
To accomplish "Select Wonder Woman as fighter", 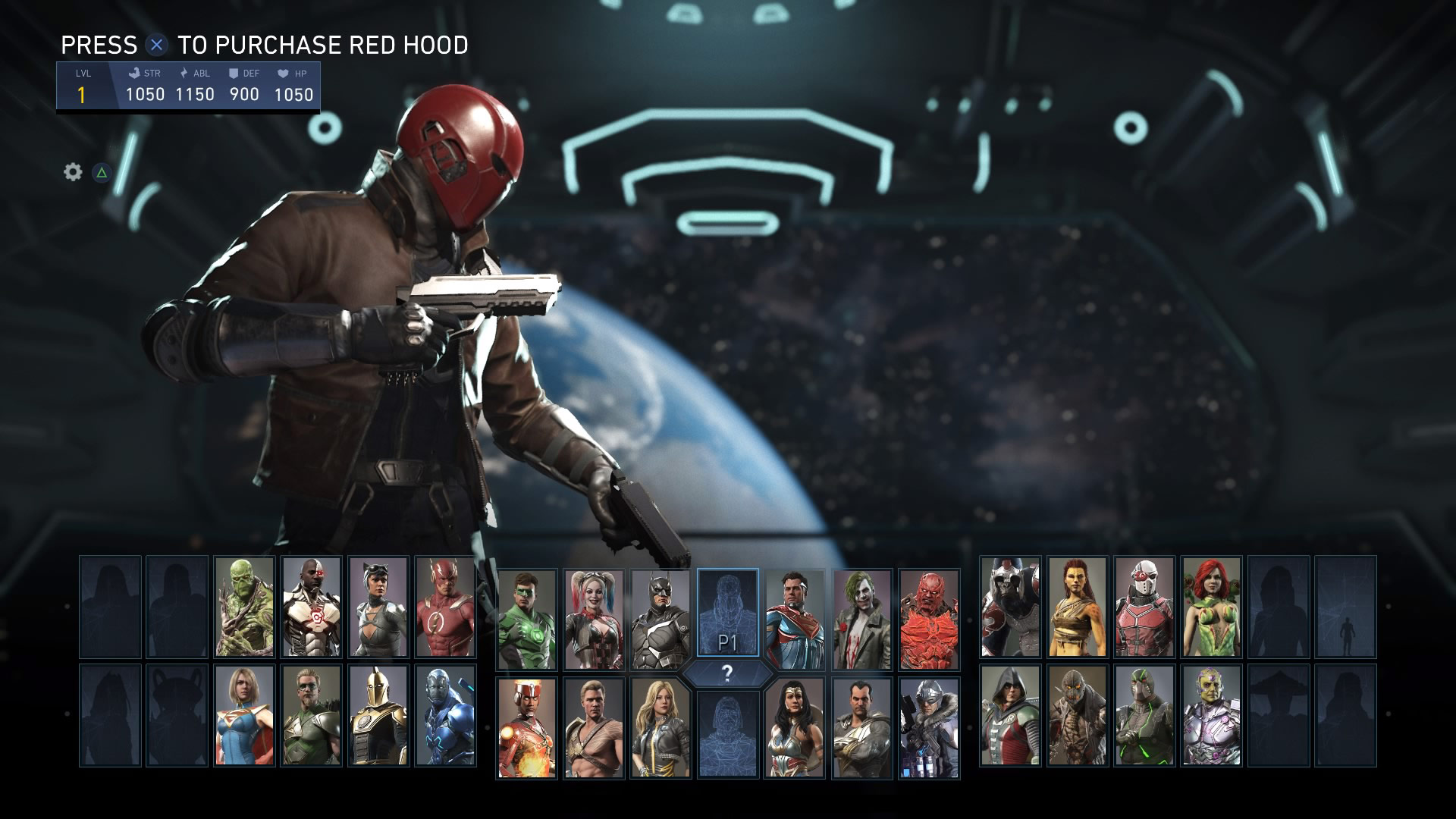I will 795,727.
